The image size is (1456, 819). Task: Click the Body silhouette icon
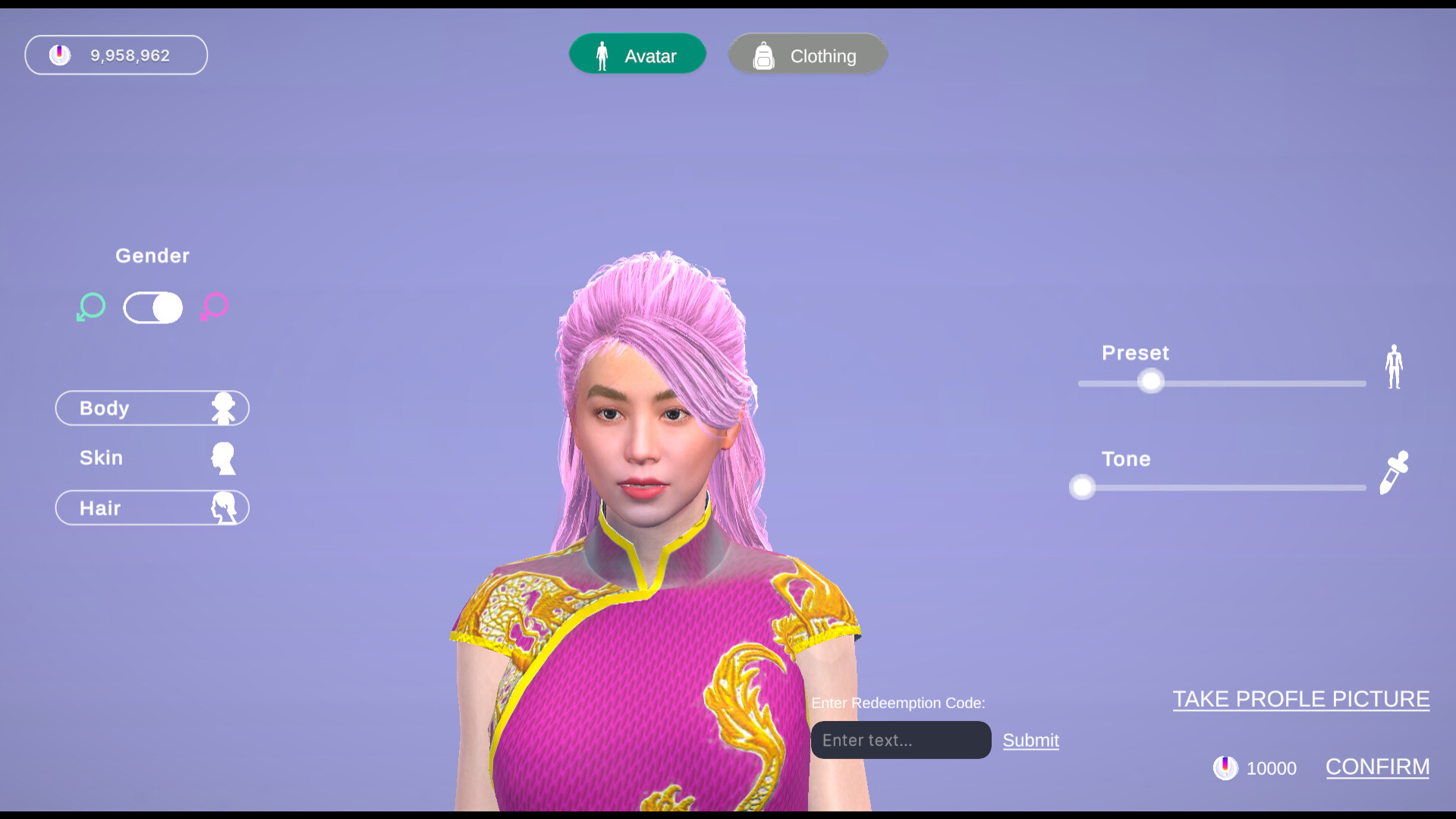click(225, 408)
